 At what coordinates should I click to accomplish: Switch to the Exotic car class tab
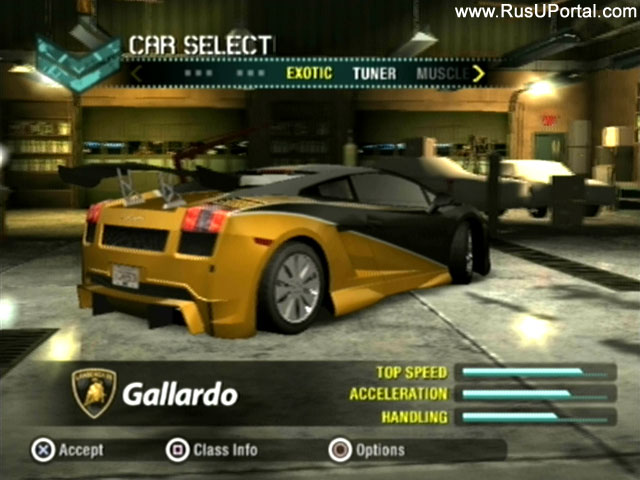coord(309,73)
